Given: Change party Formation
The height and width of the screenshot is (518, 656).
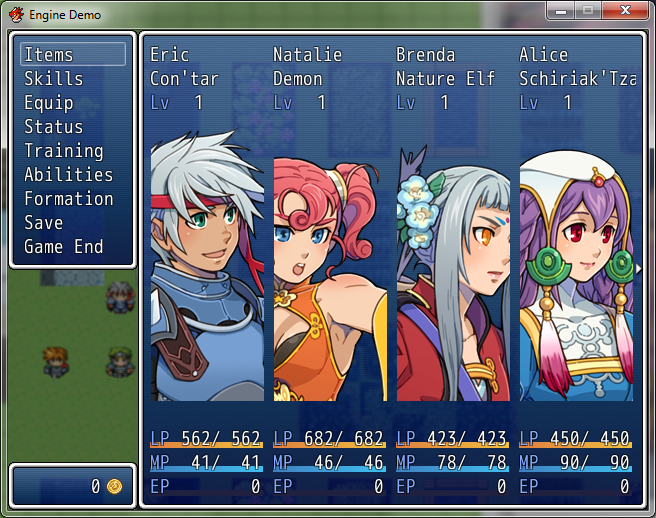Looking at the screenshot, I should (x=68, y=198).
